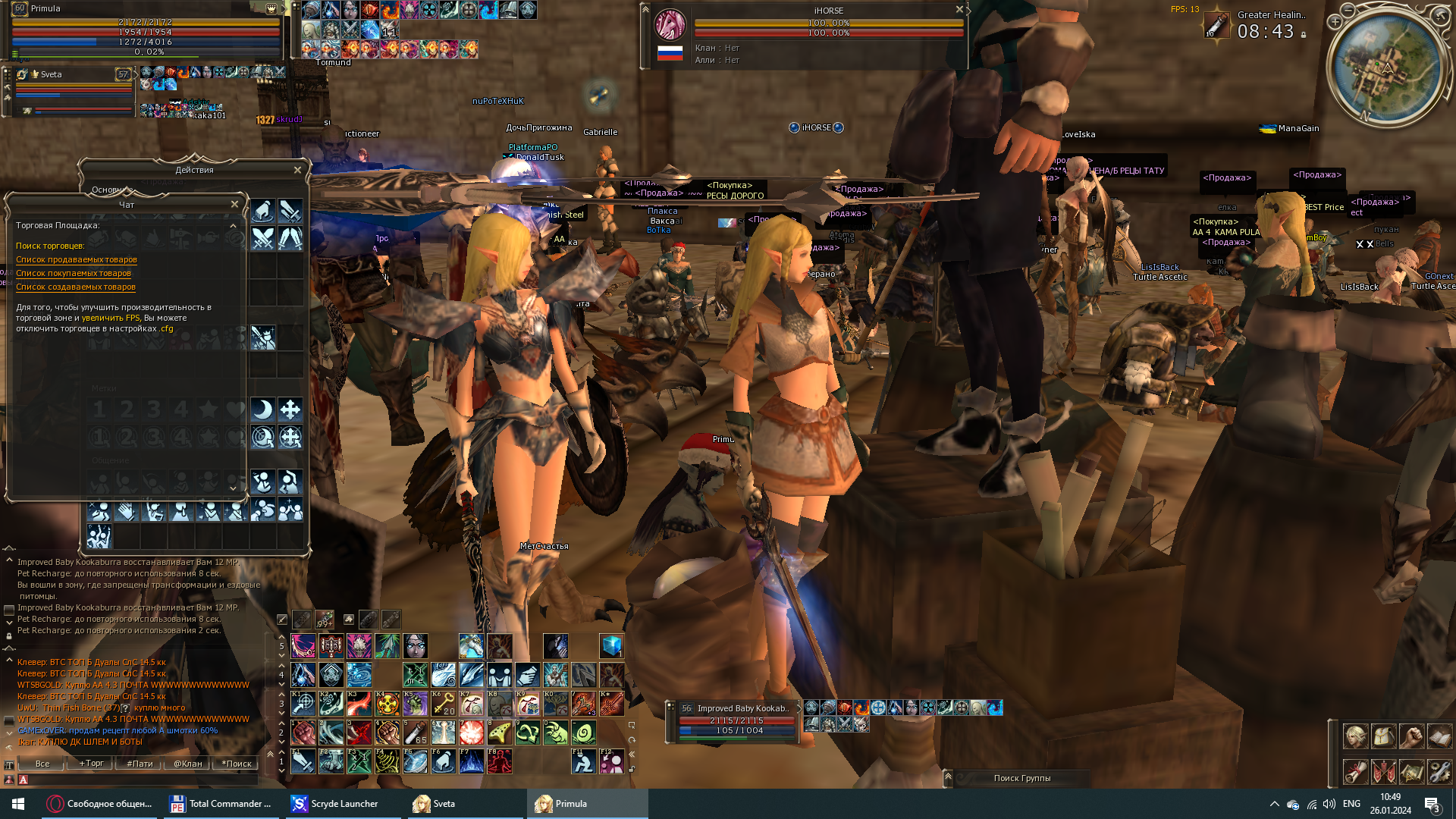Use the golden key hotbar item
The width and height of the screenshot is (1456, 819).
(x=443, y=704)
